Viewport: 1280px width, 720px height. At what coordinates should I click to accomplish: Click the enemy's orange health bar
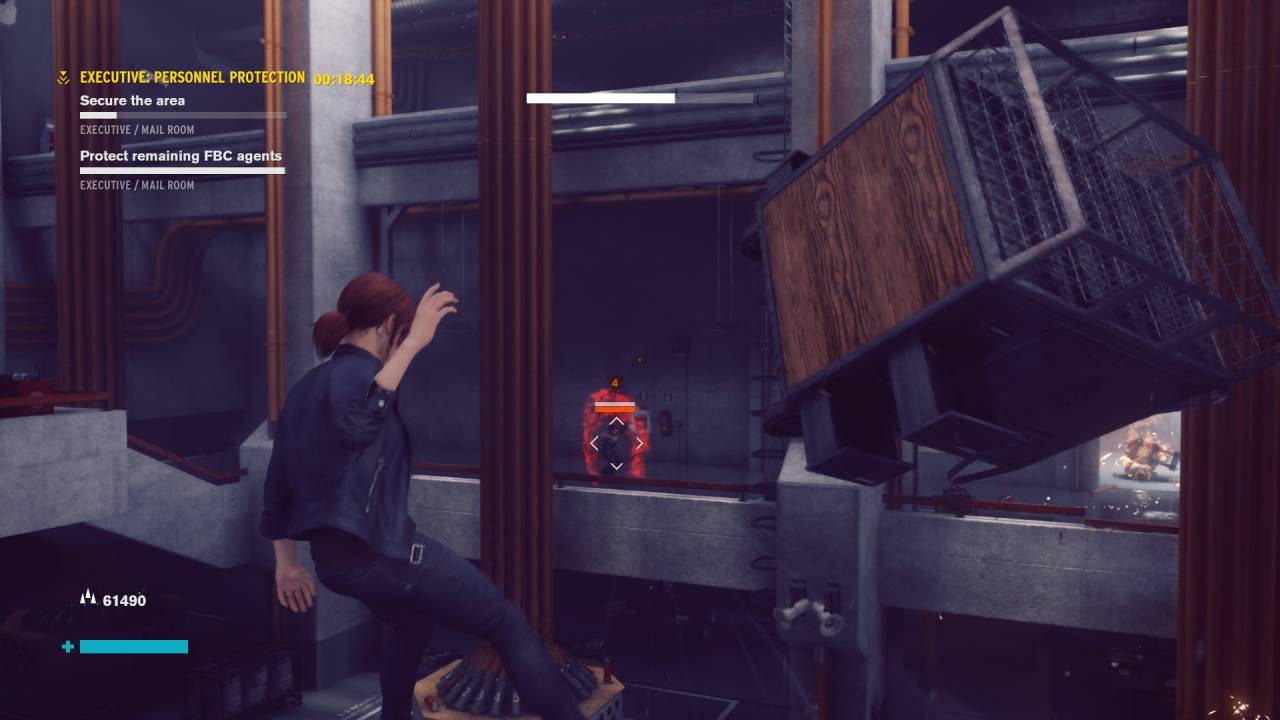616,407
